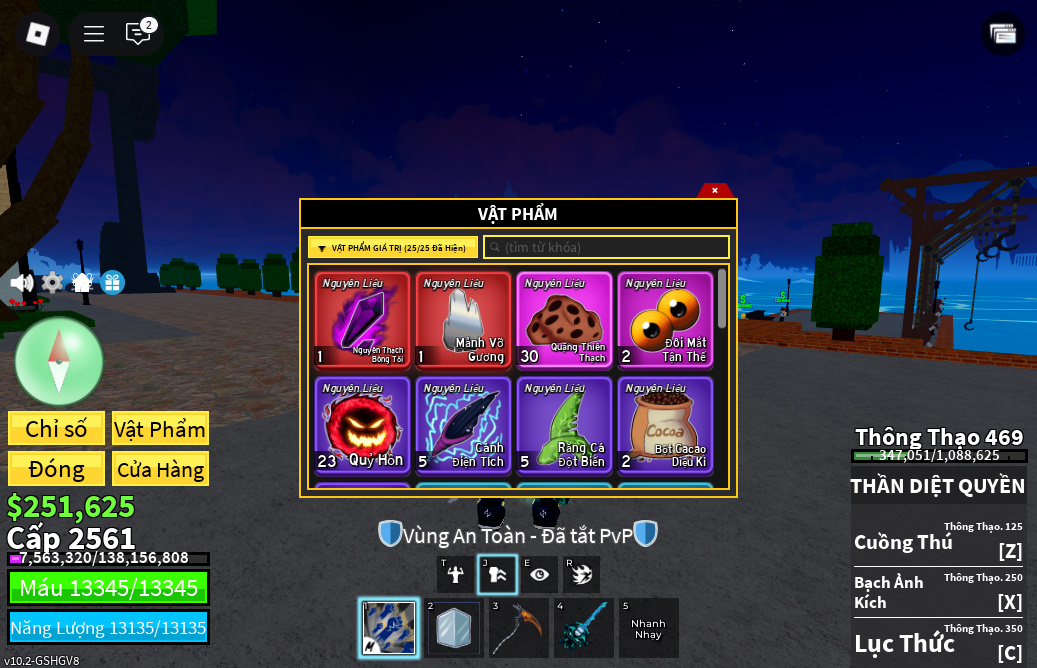
Task: Open the Chỉ số stats menu
Action: pyautogui.click(x=56, y=429)
